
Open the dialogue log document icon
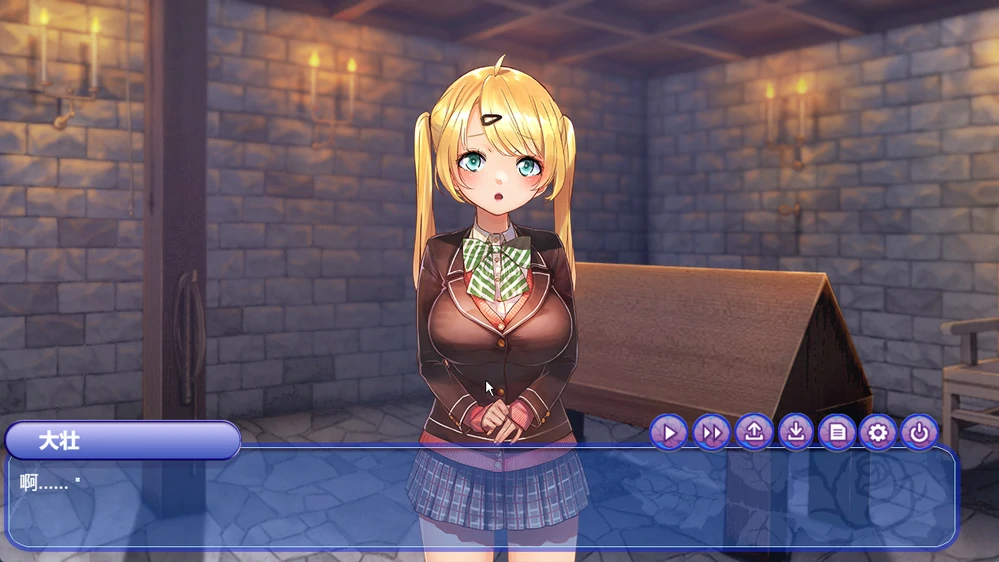(x=837, y=433)
